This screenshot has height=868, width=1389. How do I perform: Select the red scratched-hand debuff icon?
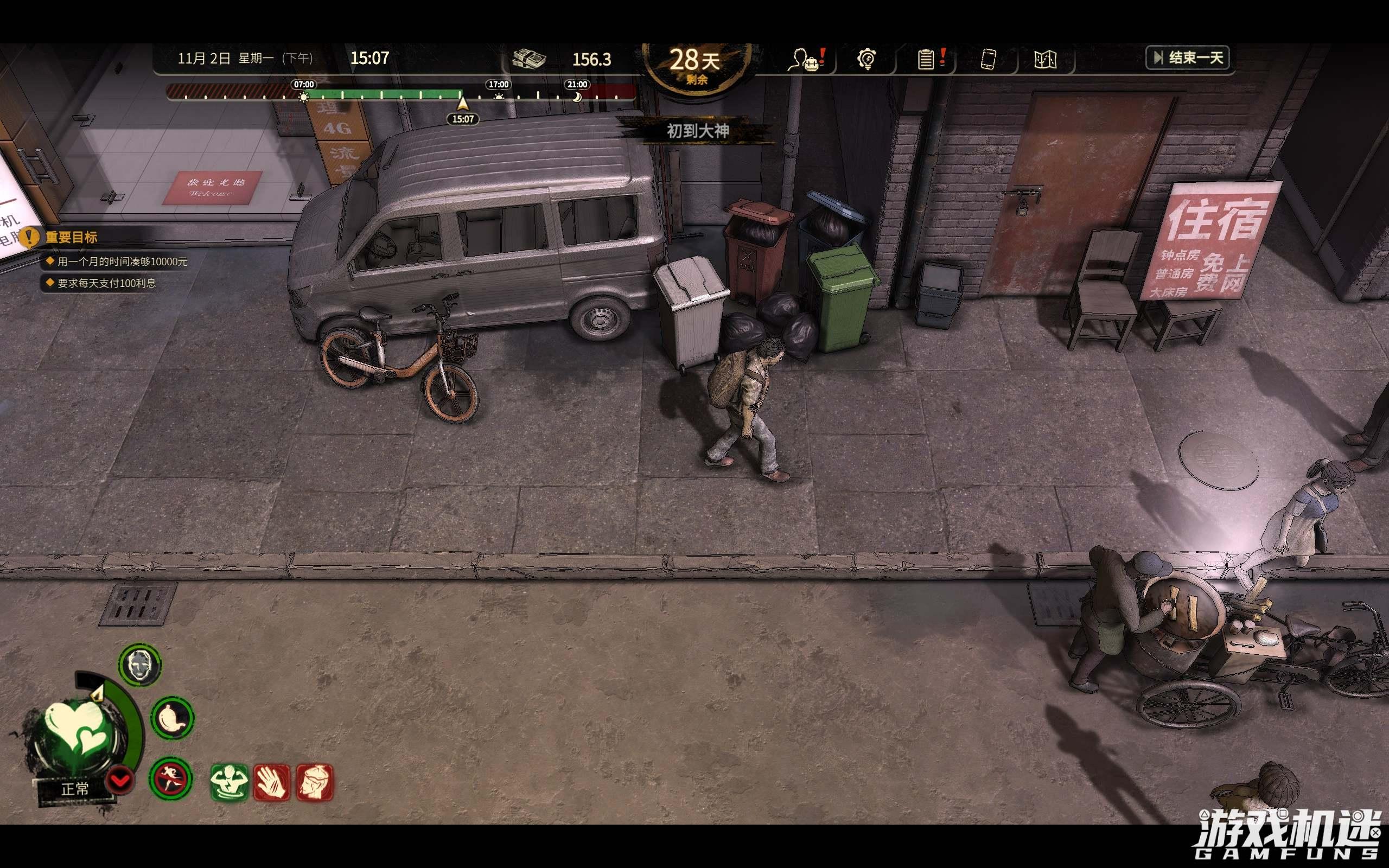[271, 782]
